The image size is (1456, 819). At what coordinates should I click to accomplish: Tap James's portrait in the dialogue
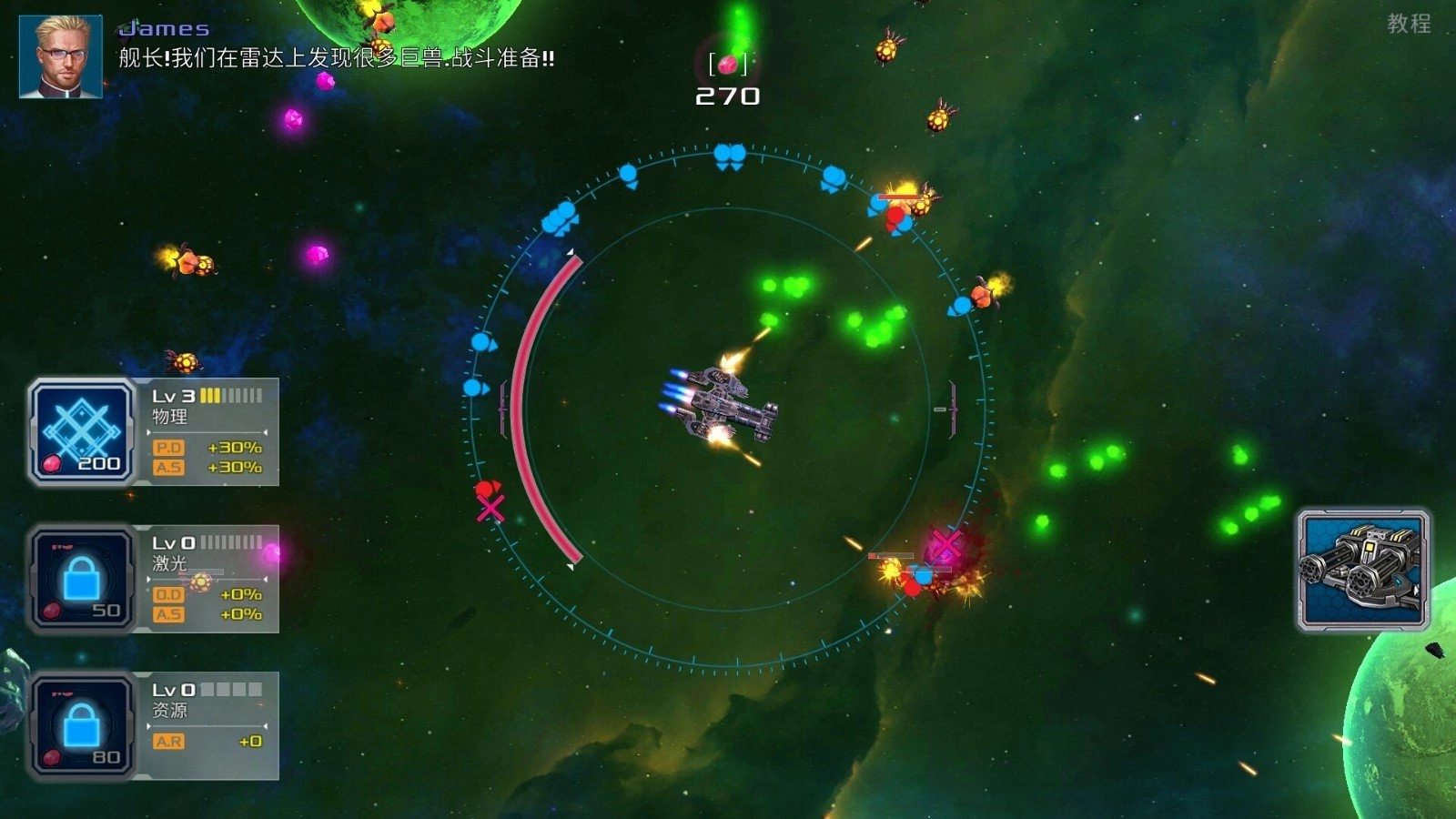[61, 56]
